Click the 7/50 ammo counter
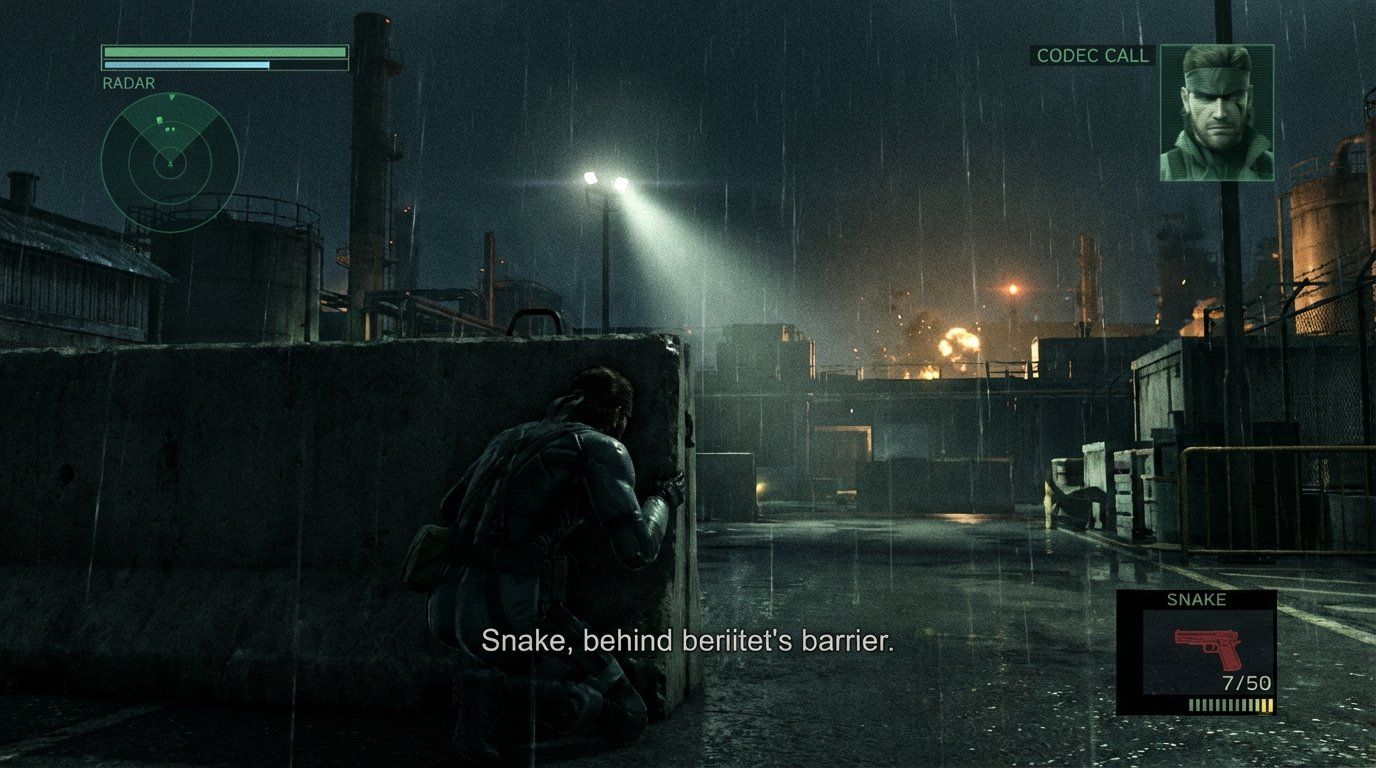 tap(1247, 682)
